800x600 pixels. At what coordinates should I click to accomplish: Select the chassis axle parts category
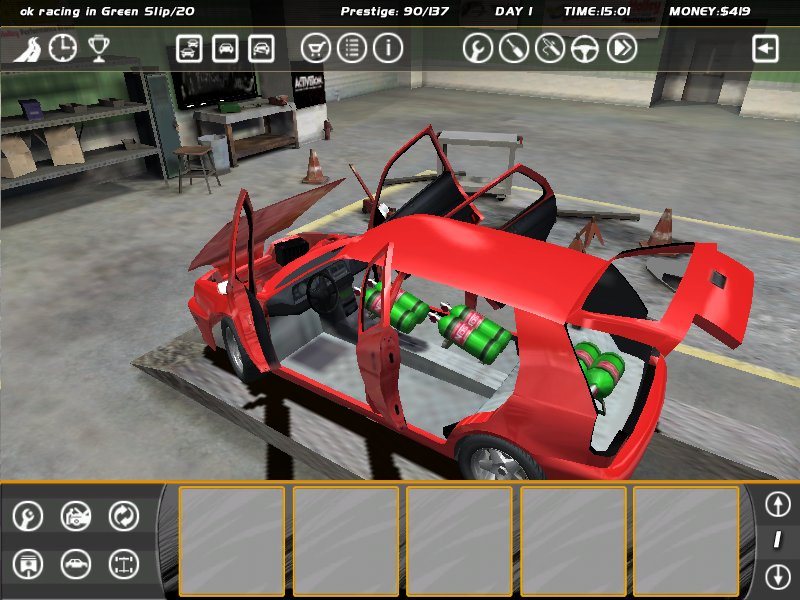(124, 564)
